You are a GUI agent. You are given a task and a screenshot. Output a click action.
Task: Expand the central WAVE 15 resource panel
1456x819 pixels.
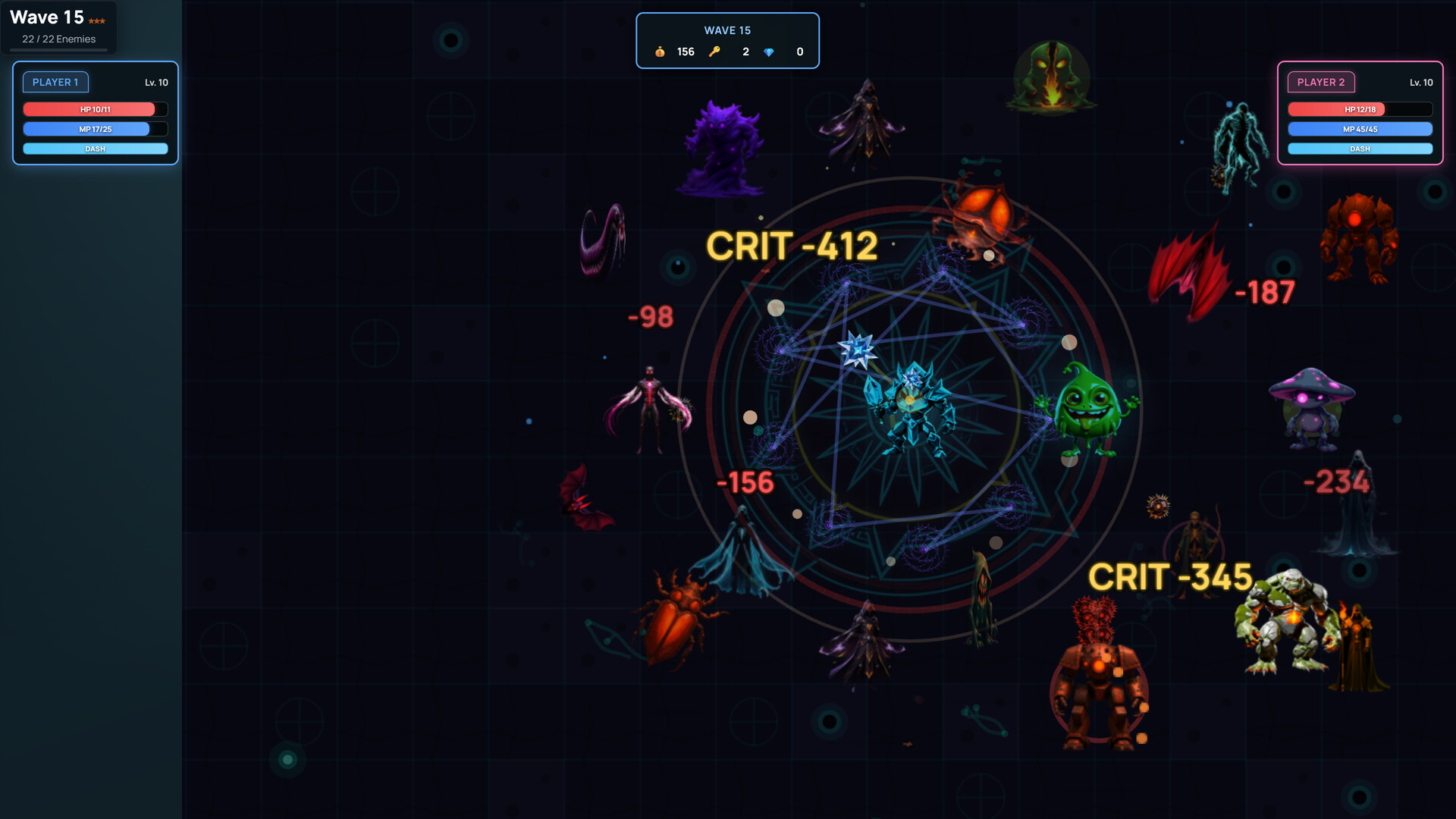pyautogui.click(x=727, y=40)
